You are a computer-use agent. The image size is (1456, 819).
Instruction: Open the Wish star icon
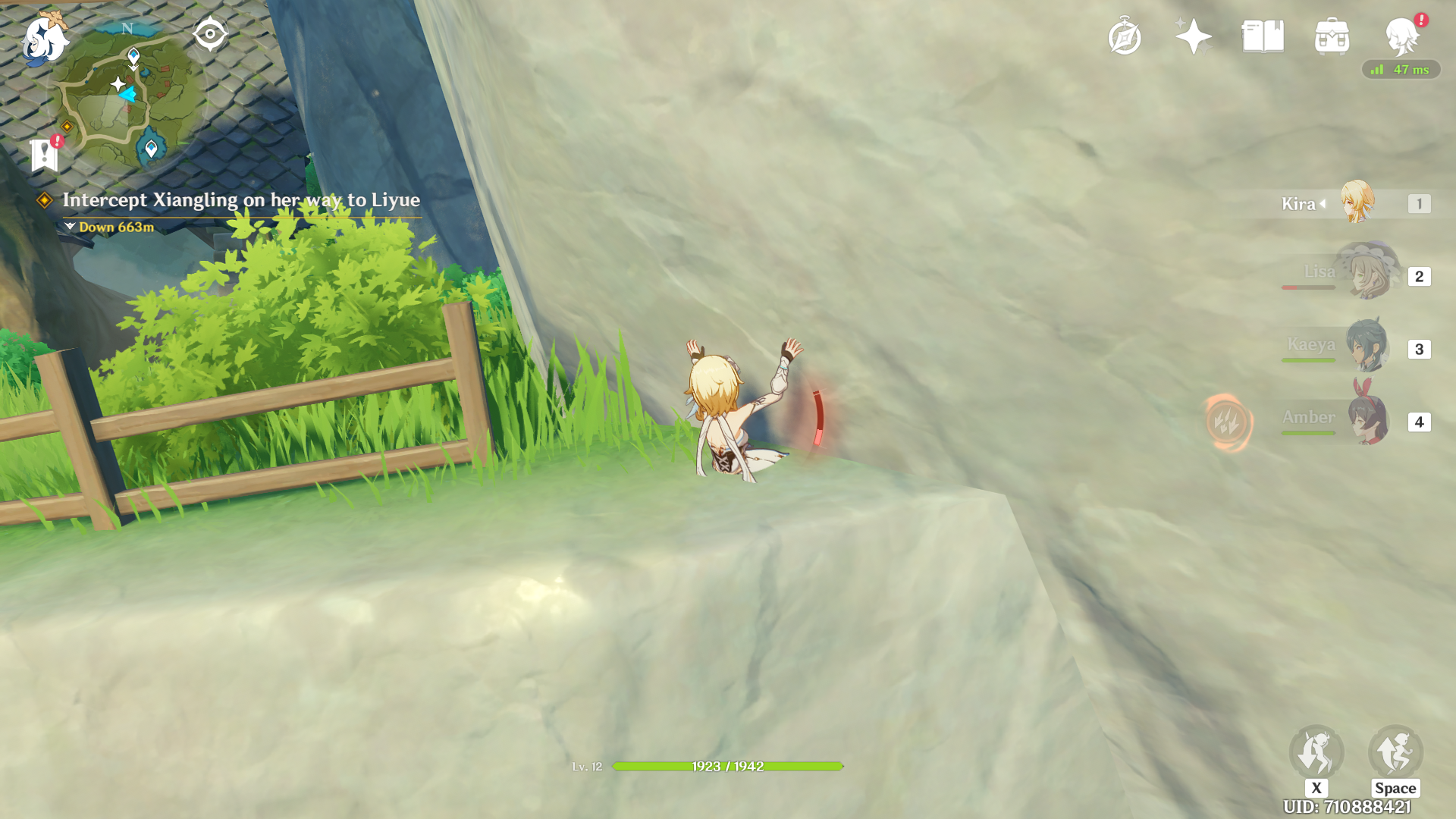[x=1193, y=36]
